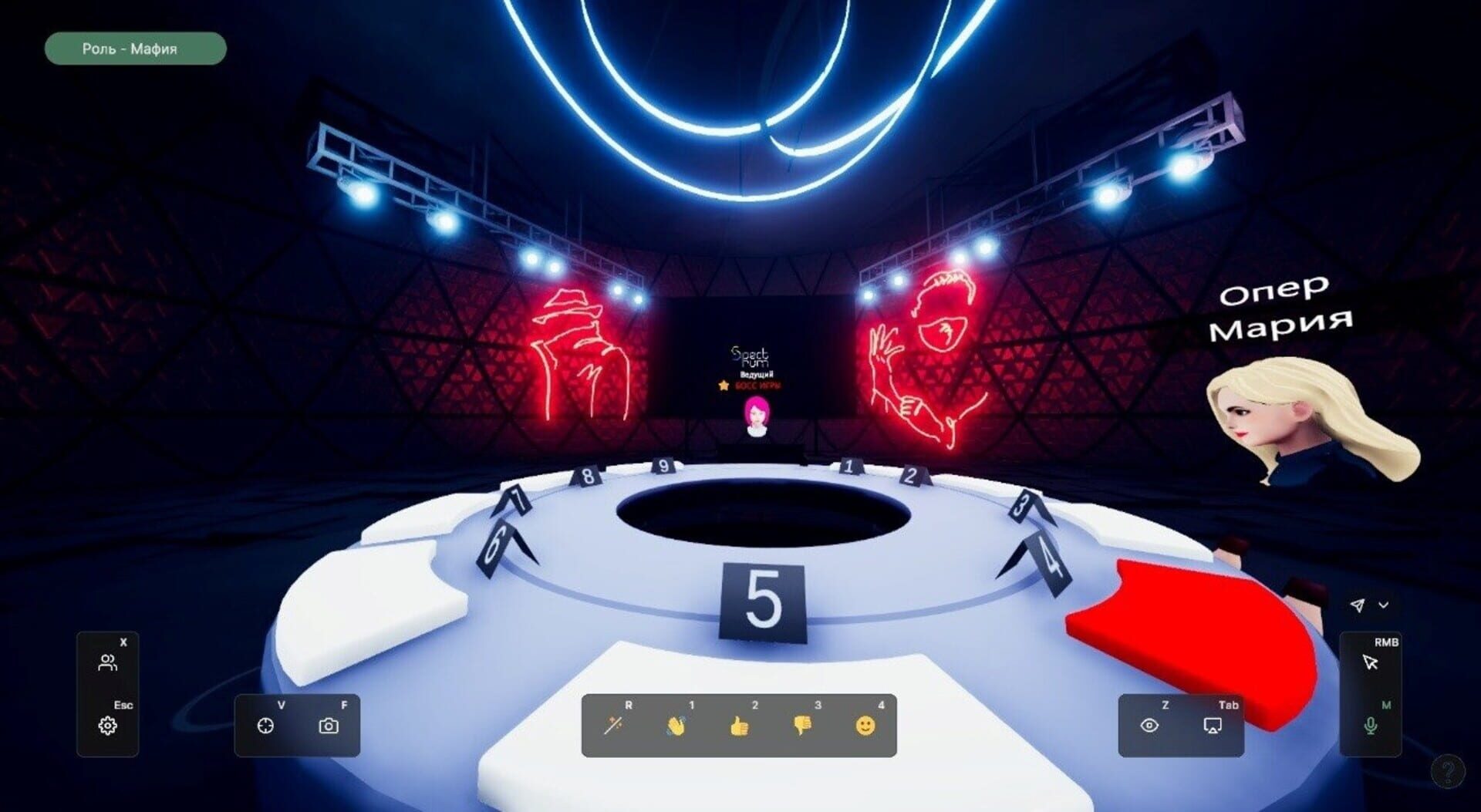Send a thumbs down reaction
This screenshot has width=1481, height=812.
coord(803,726)
